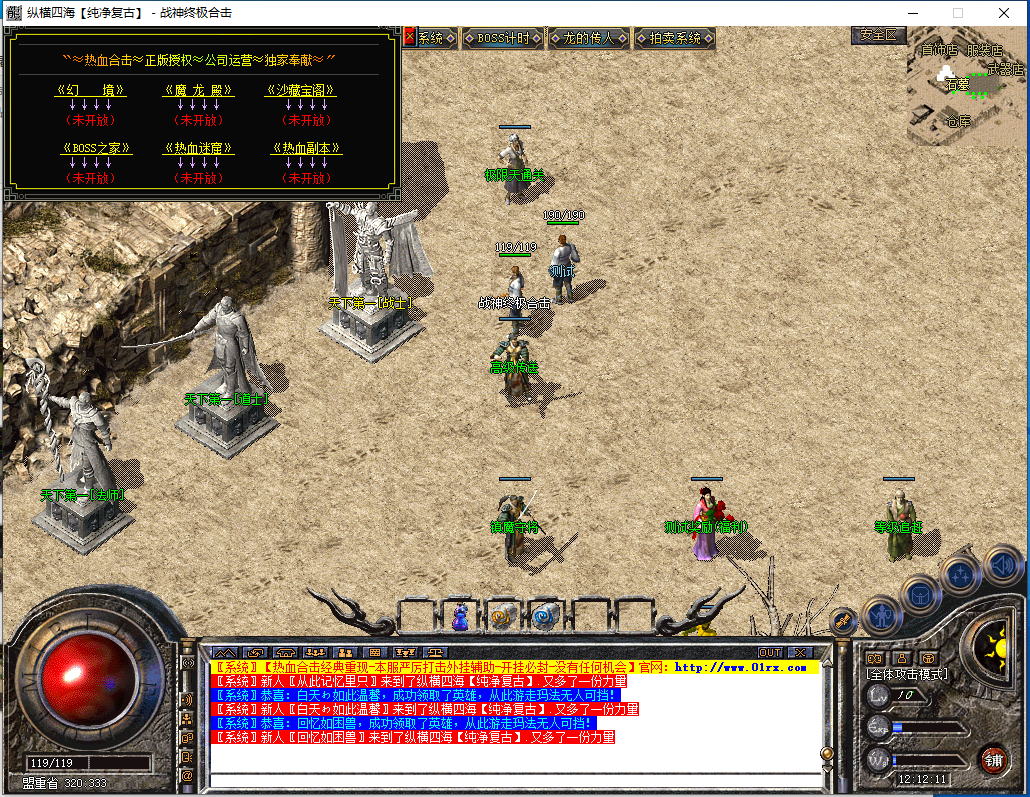
Task: Maximize the game window
Action: [x=957, y=13]
